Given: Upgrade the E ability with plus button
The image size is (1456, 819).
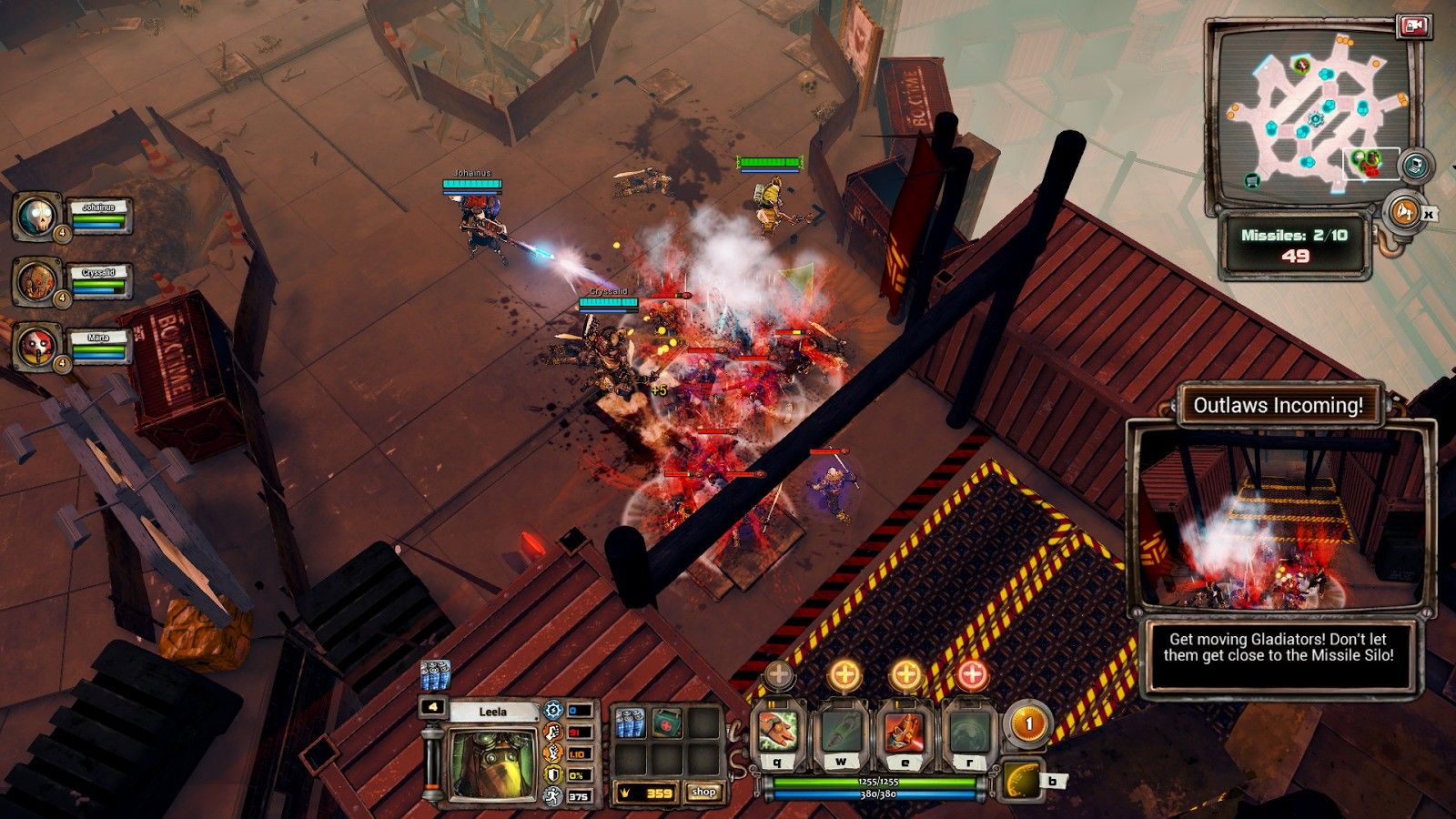Looking at the screenshot, I should 905,675.
